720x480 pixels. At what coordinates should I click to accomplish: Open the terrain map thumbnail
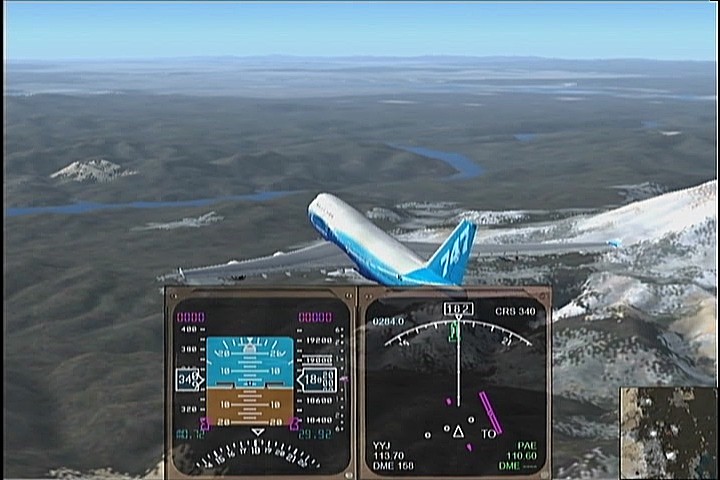pos(667,432)
